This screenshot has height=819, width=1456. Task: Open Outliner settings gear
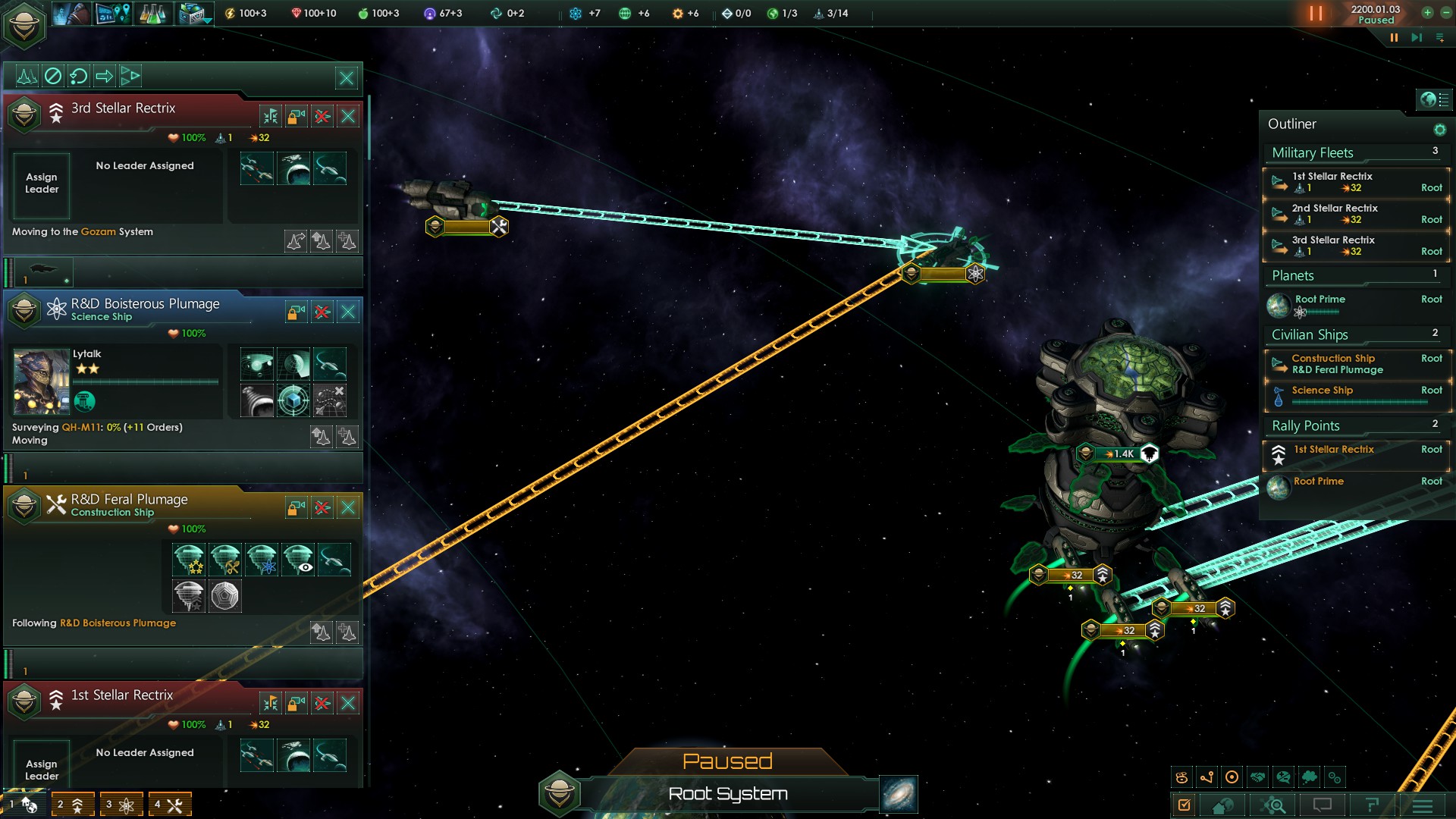point(1439,130)
